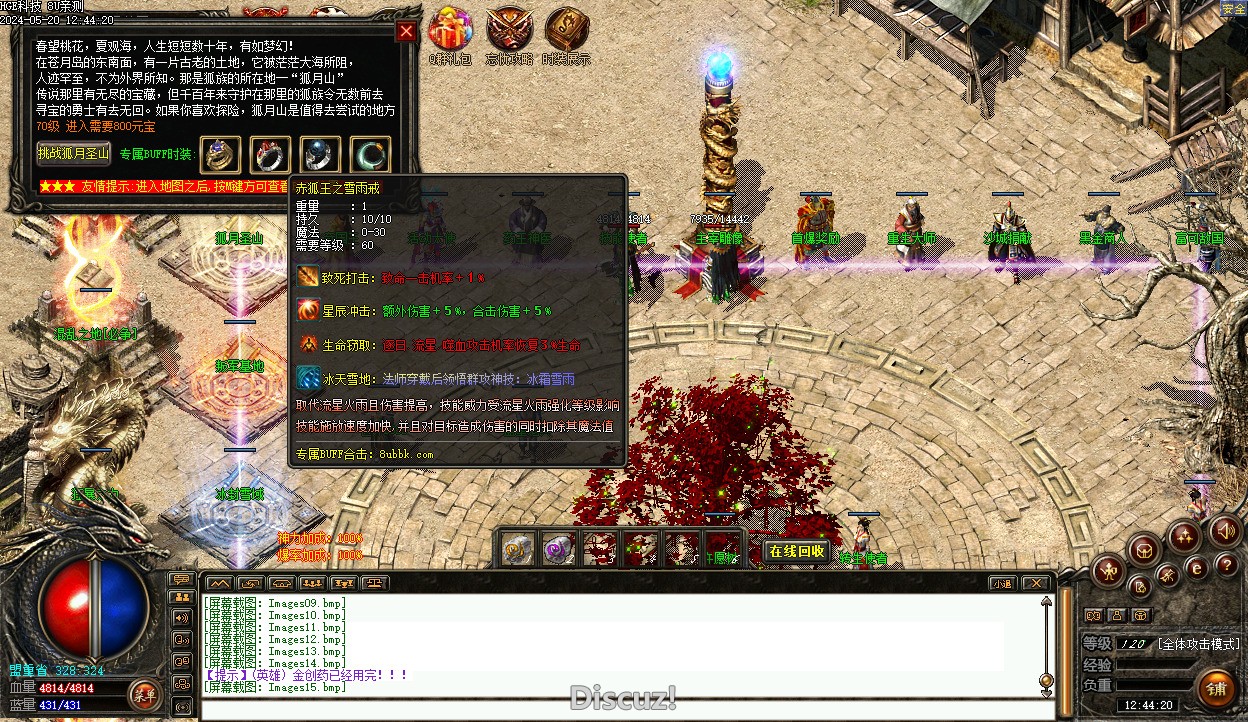Toggle sound with the speaker button
The height and width of the screenshot is (722, 1248).
[x=1224, y=531]
